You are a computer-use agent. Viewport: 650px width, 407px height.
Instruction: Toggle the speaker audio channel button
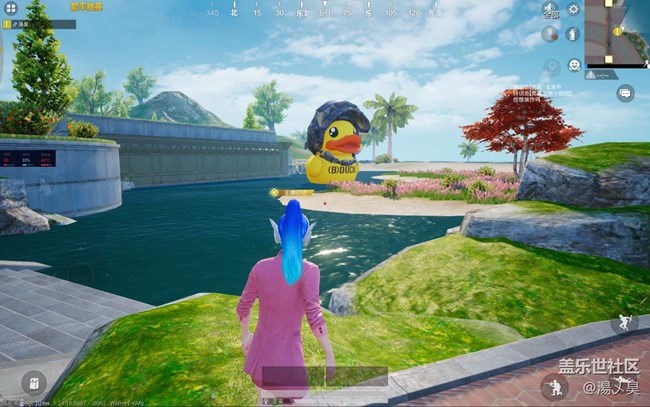[x=550, y=11]
